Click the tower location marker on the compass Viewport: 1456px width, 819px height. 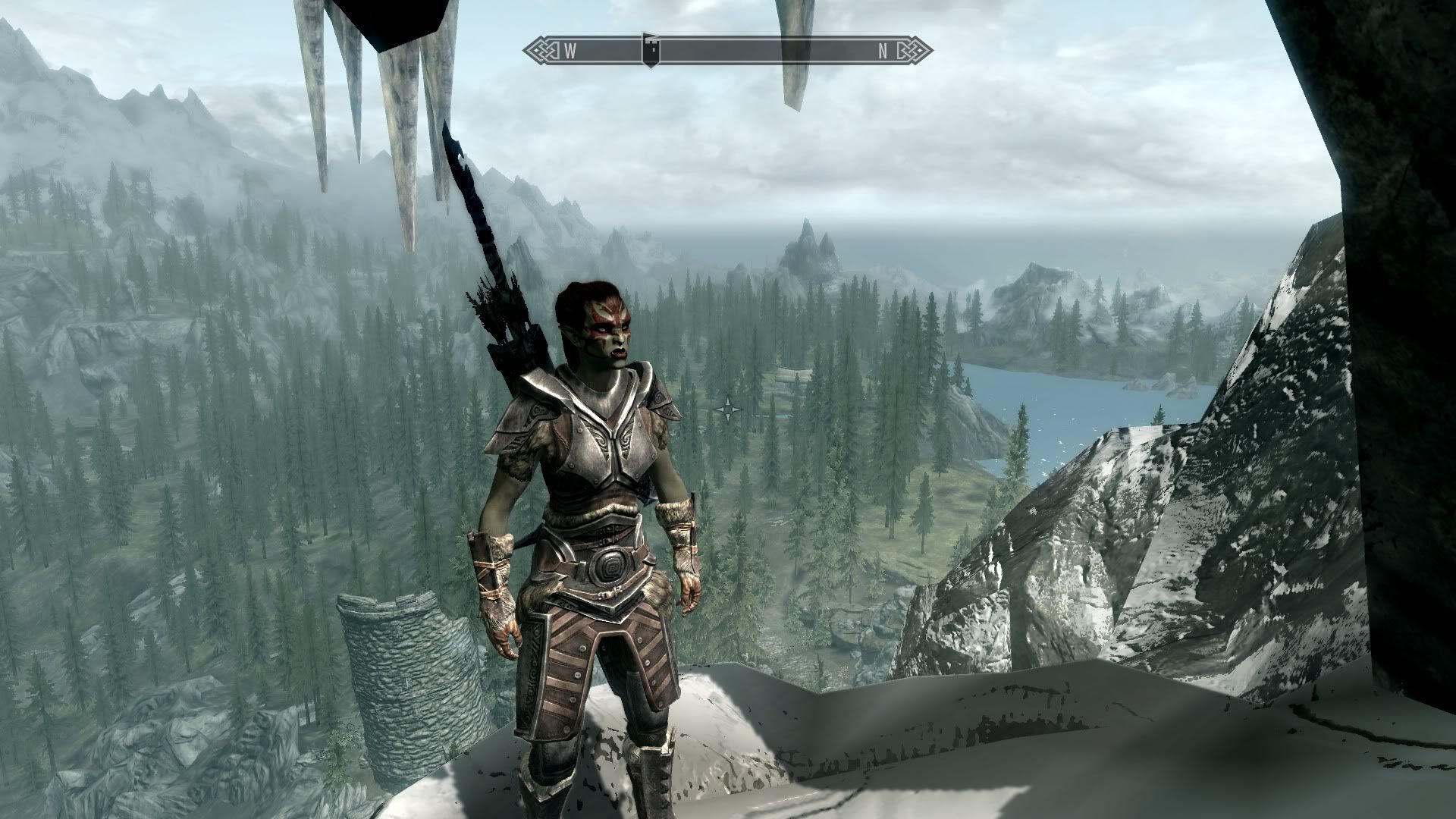click(650, 50)
